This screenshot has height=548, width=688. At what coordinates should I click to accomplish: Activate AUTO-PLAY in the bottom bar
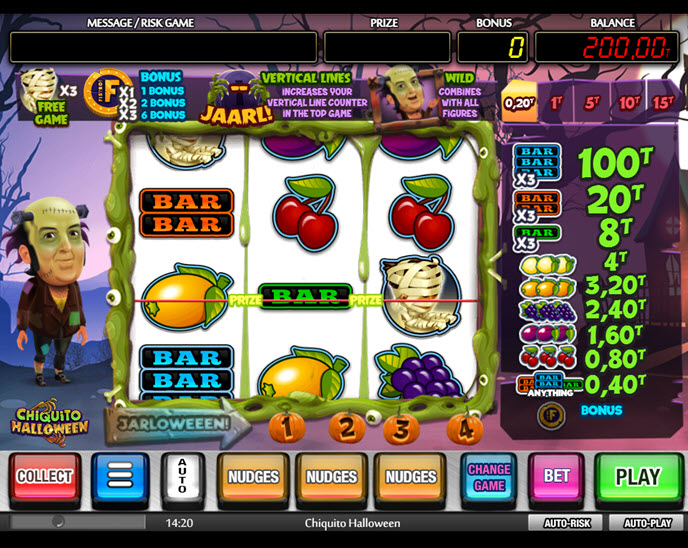coord(648,523)
